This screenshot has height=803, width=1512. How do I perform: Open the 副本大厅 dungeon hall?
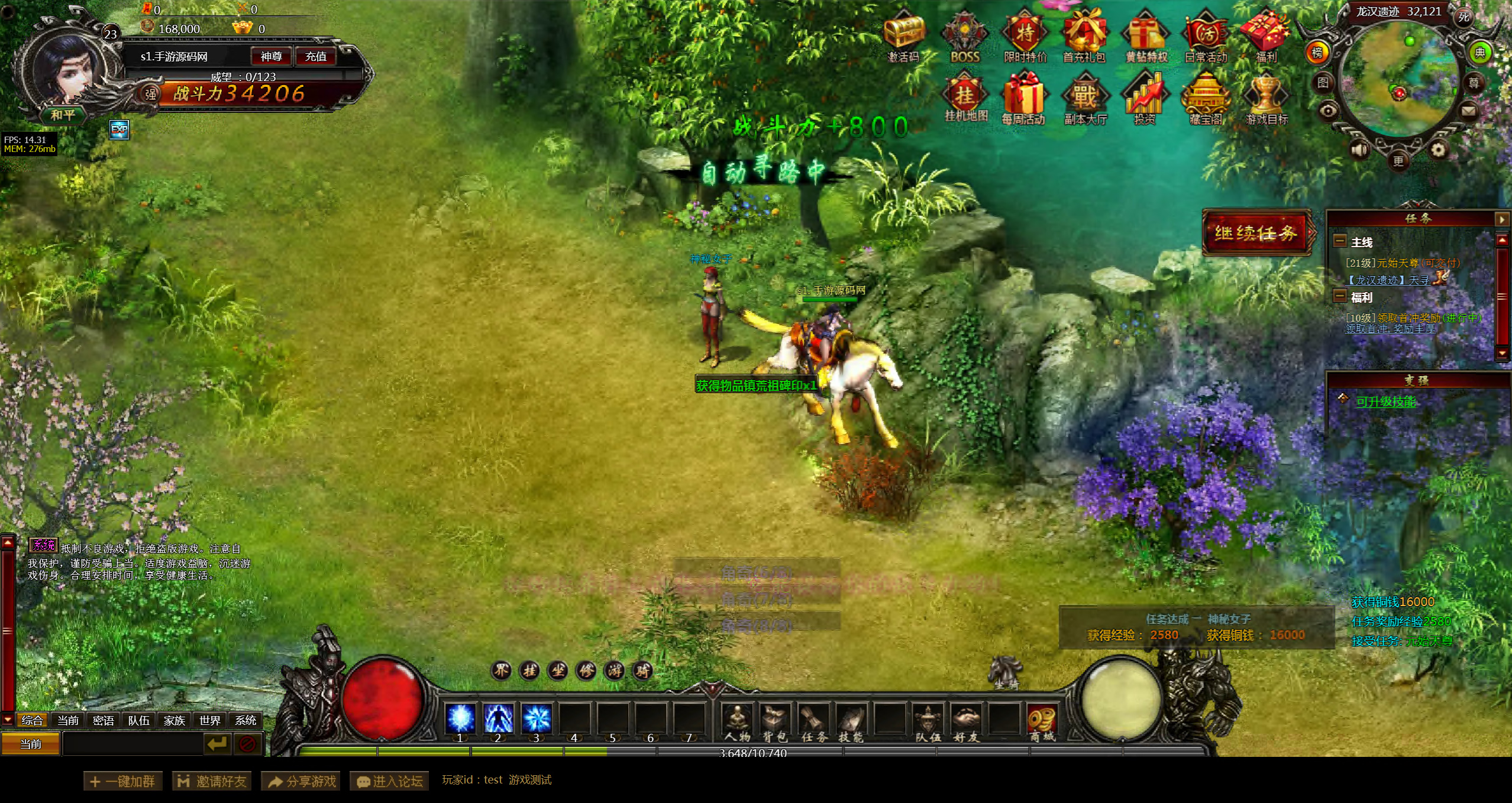pyautogui.click(x=1085, y=98)
